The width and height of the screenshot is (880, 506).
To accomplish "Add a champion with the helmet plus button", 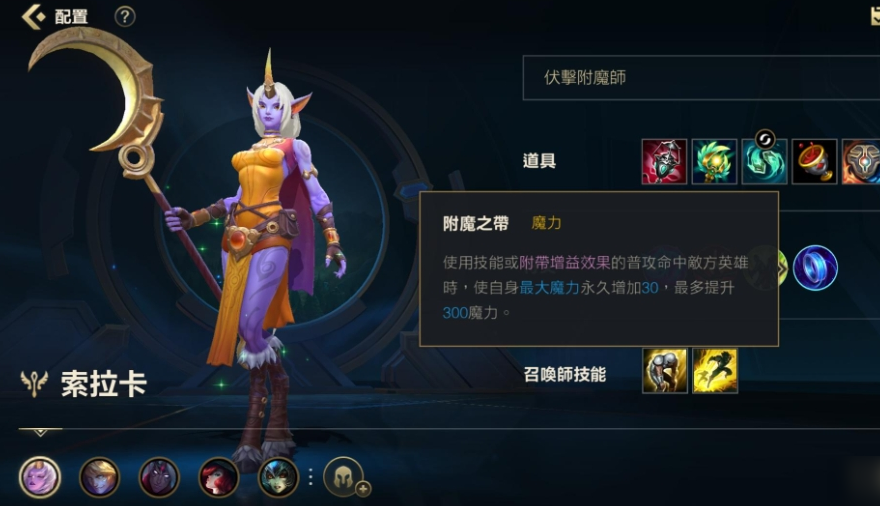I will point(345,477).
